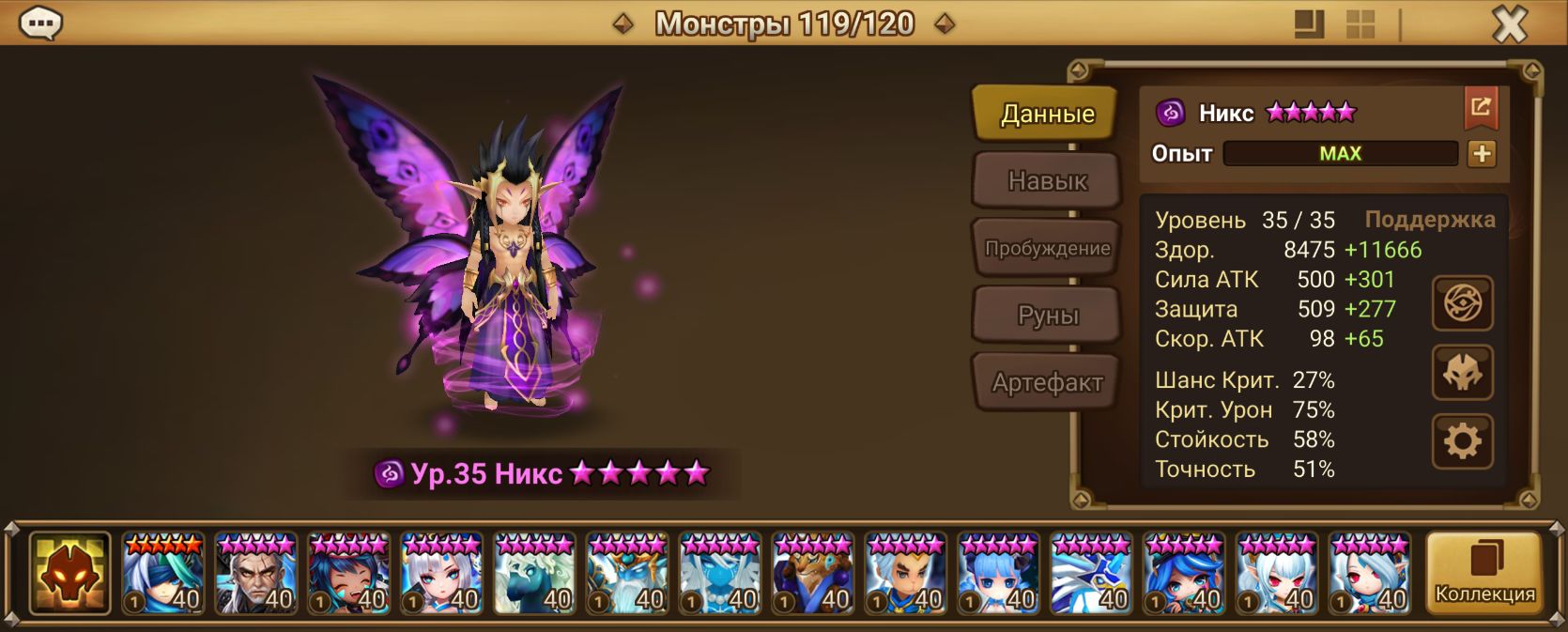
Task: Choose the grey-haired old man monster
Action: pos(255,573)
